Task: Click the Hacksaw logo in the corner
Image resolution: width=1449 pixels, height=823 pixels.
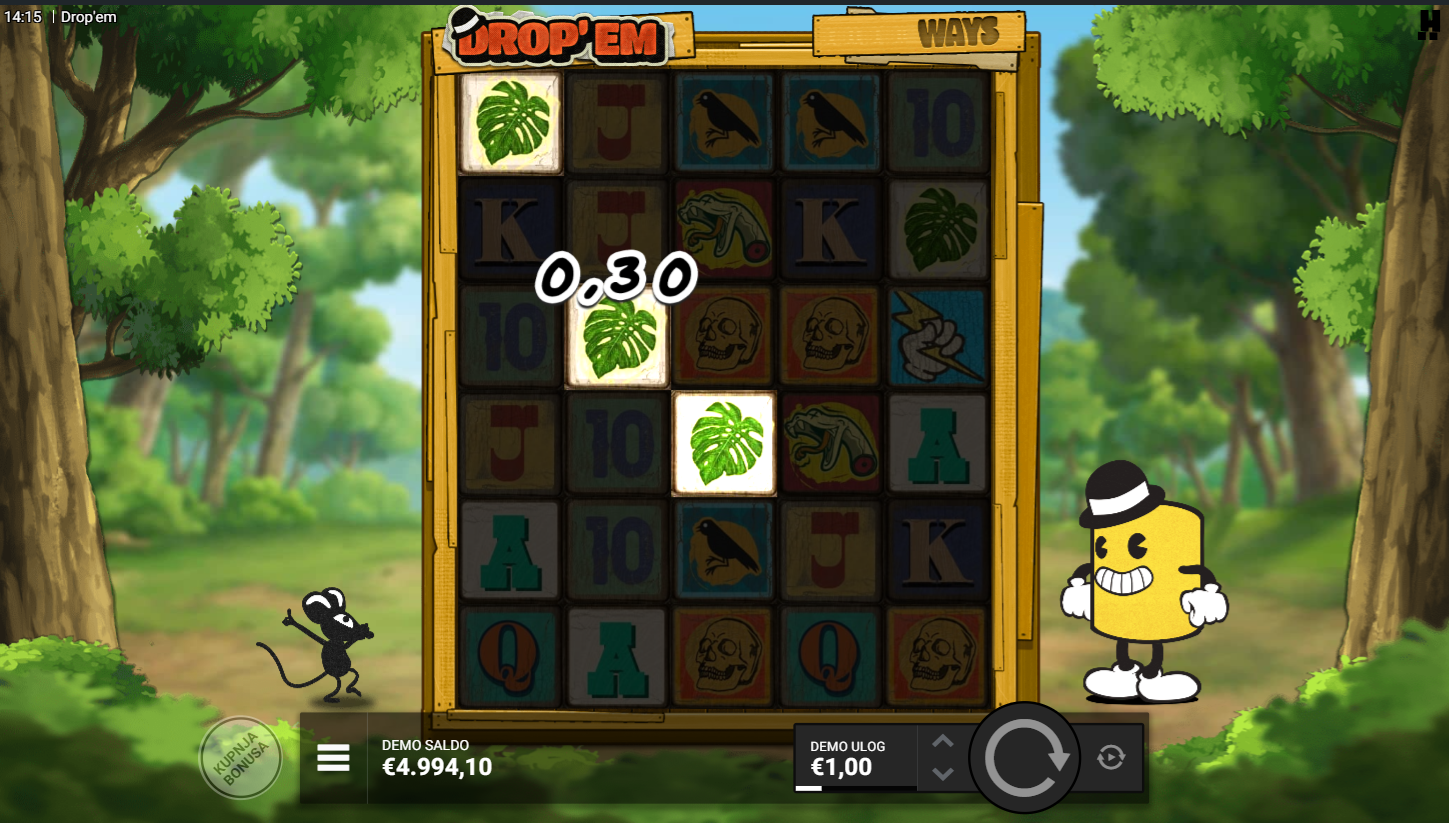Action: [x=1428, y=25]
